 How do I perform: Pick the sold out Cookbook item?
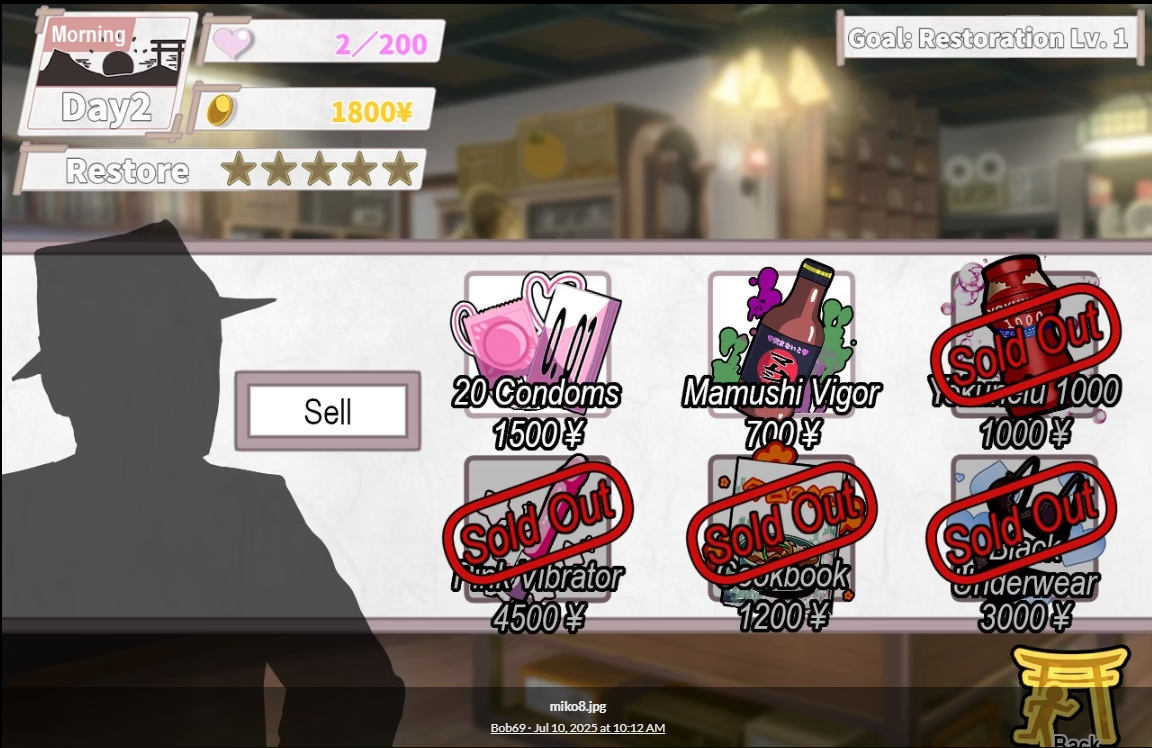(x=781, y=528)
